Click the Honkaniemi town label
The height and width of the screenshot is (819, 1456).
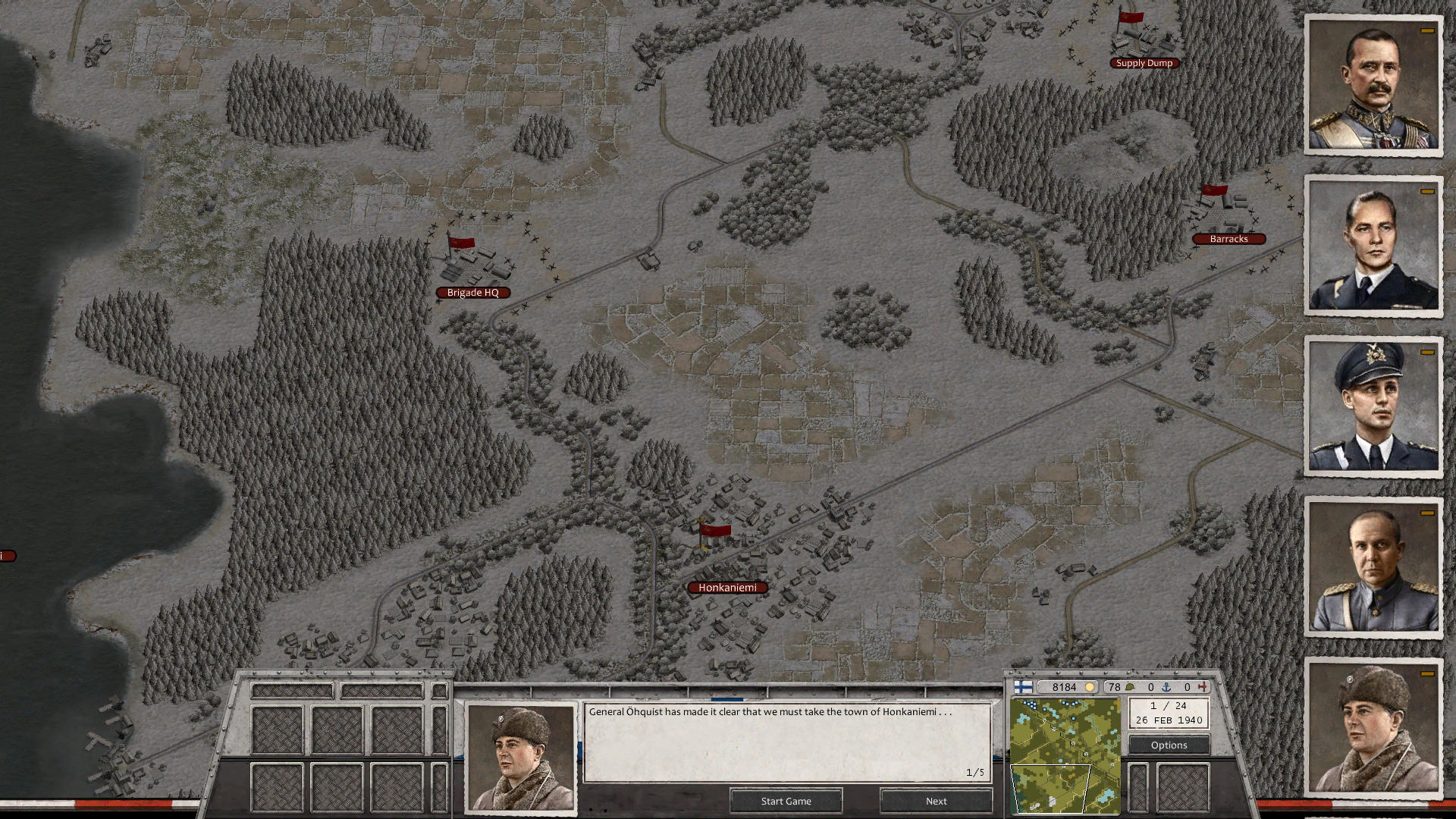[x=726, y=587]
